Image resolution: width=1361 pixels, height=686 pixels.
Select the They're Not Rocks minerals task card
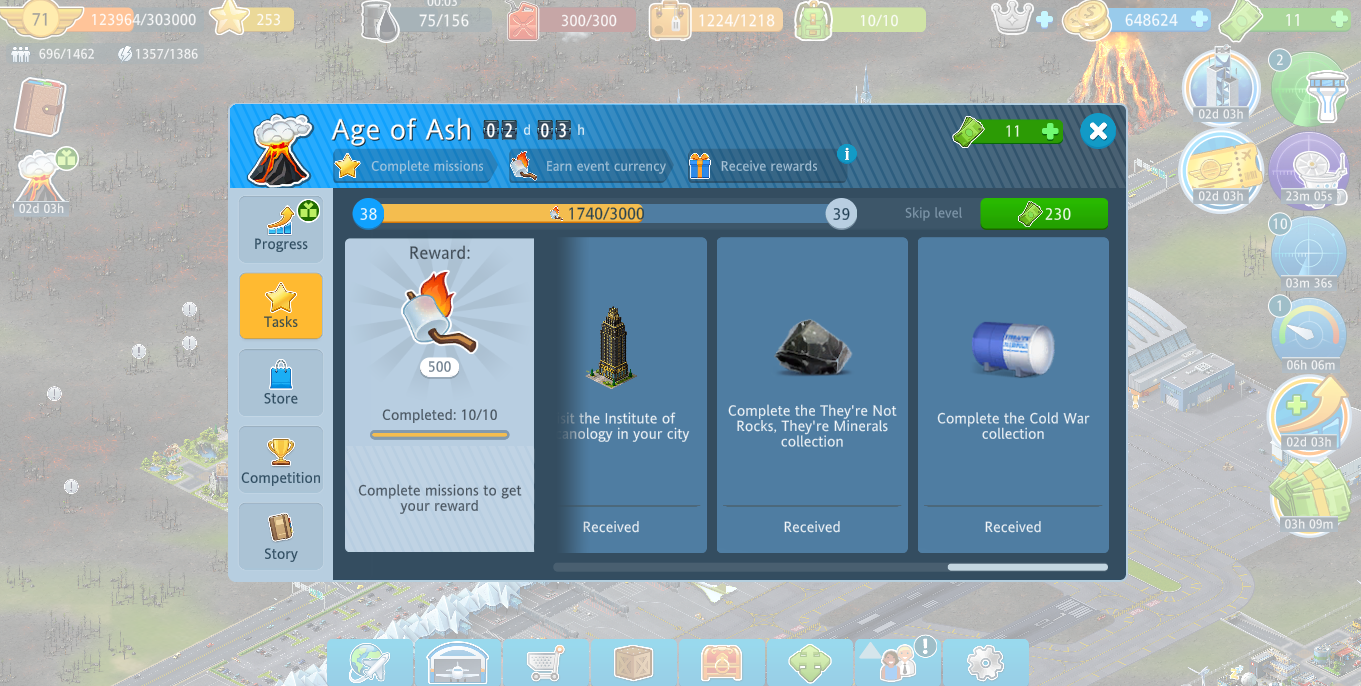[x=812, y=394]
